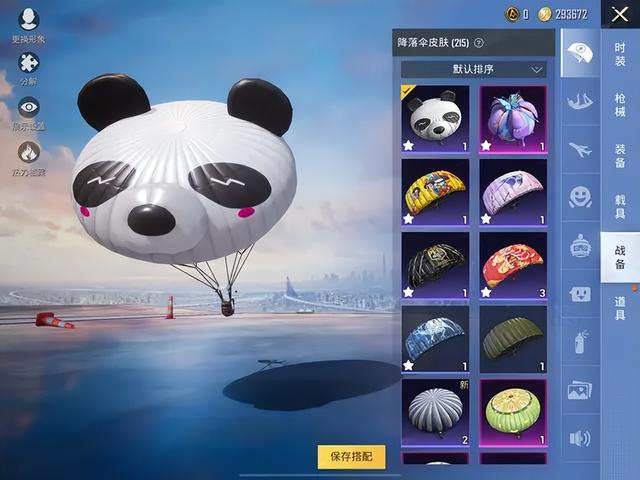The height and width of the screenshot is (480, 640).
Task: Close the inventory screen
Action: (620, 14)
